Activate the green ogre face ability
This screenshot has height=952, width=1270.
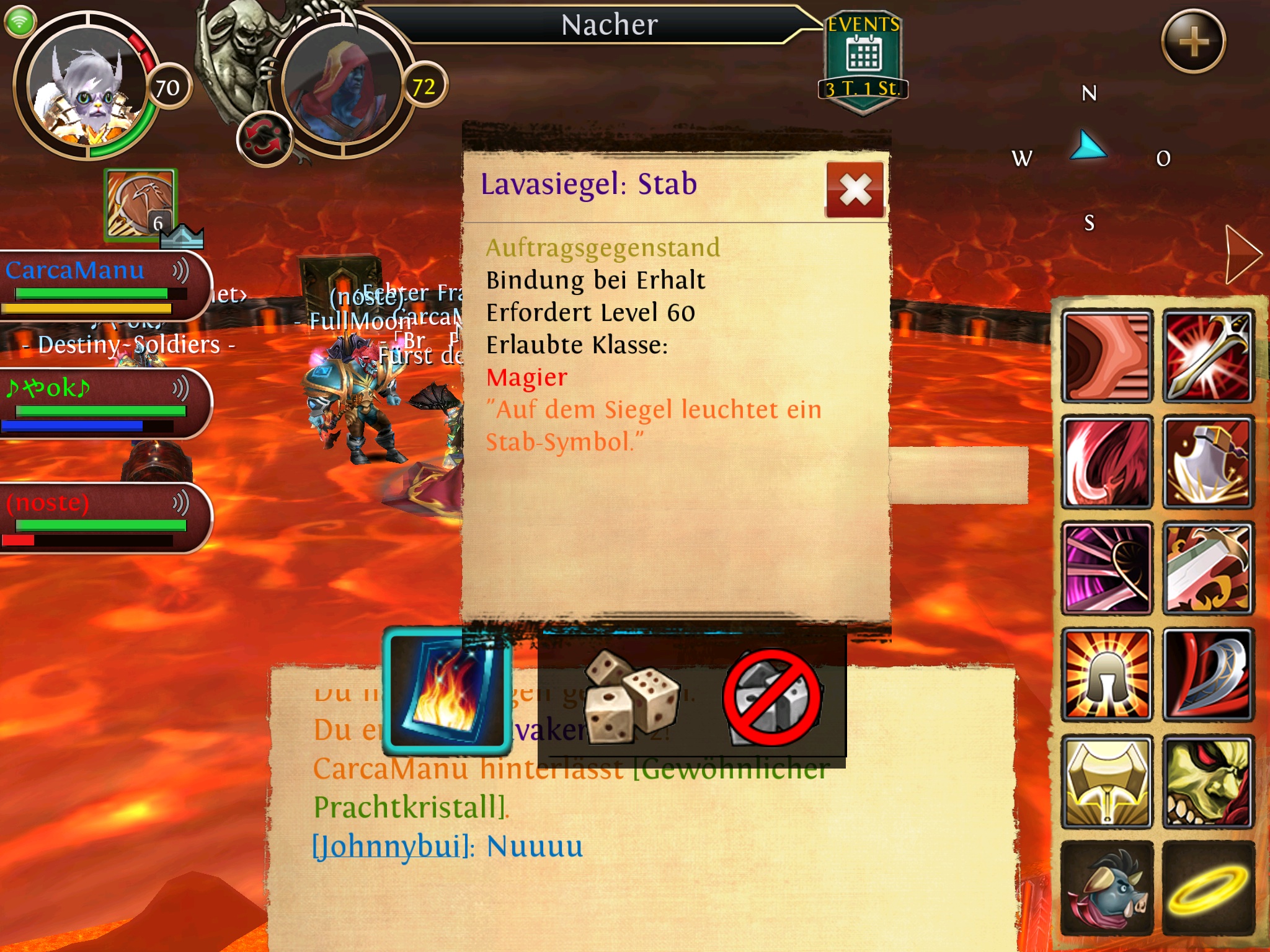(1207, 782)
